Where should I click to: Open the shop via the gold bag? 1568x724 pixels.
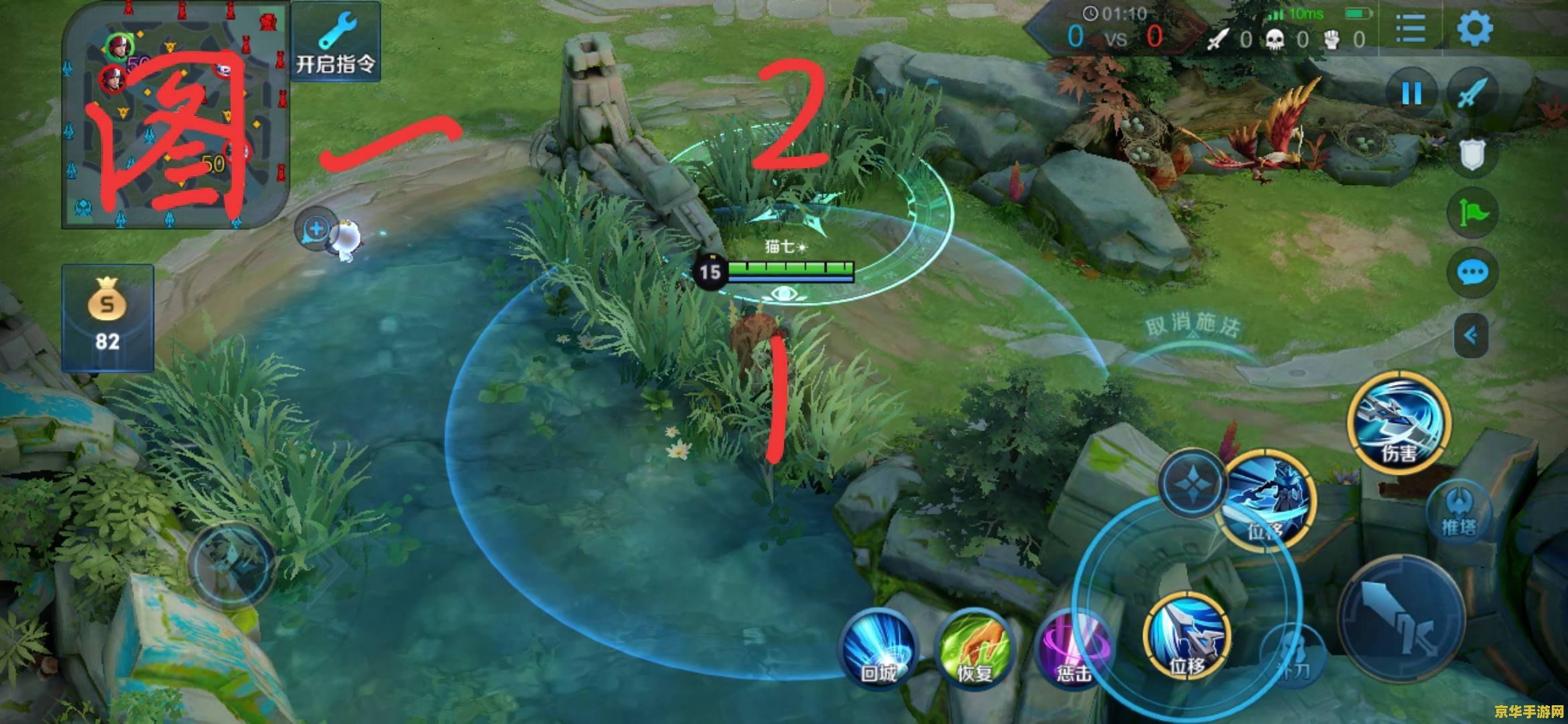point(107,318)
